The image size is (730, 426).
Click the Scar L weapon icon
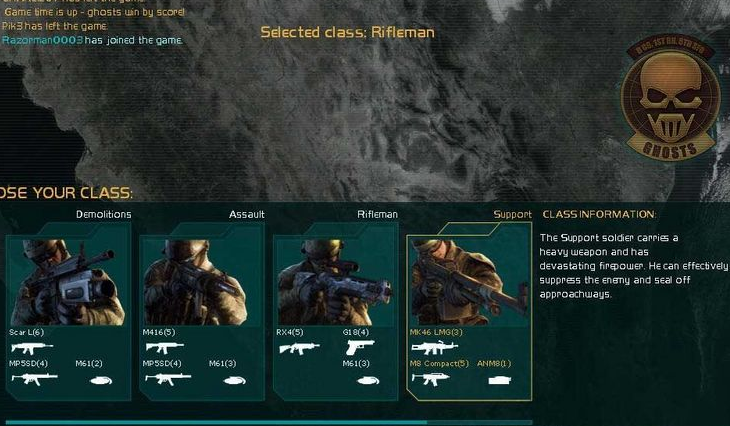(30, 347)
